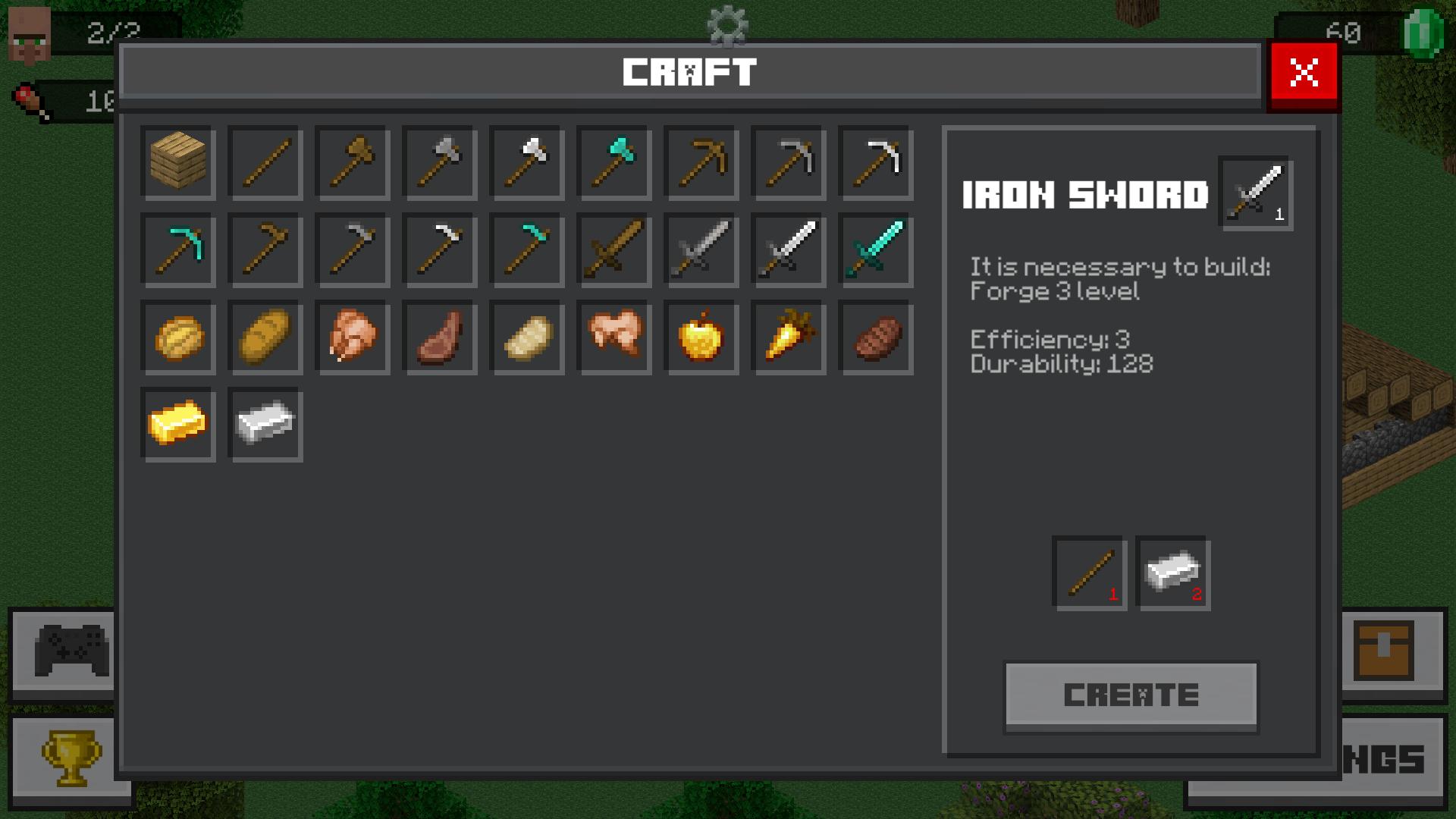Pick the wooden sword recipe
Image resolution: width=1456 pixels, height=819 pixels.
click(614, 249)
